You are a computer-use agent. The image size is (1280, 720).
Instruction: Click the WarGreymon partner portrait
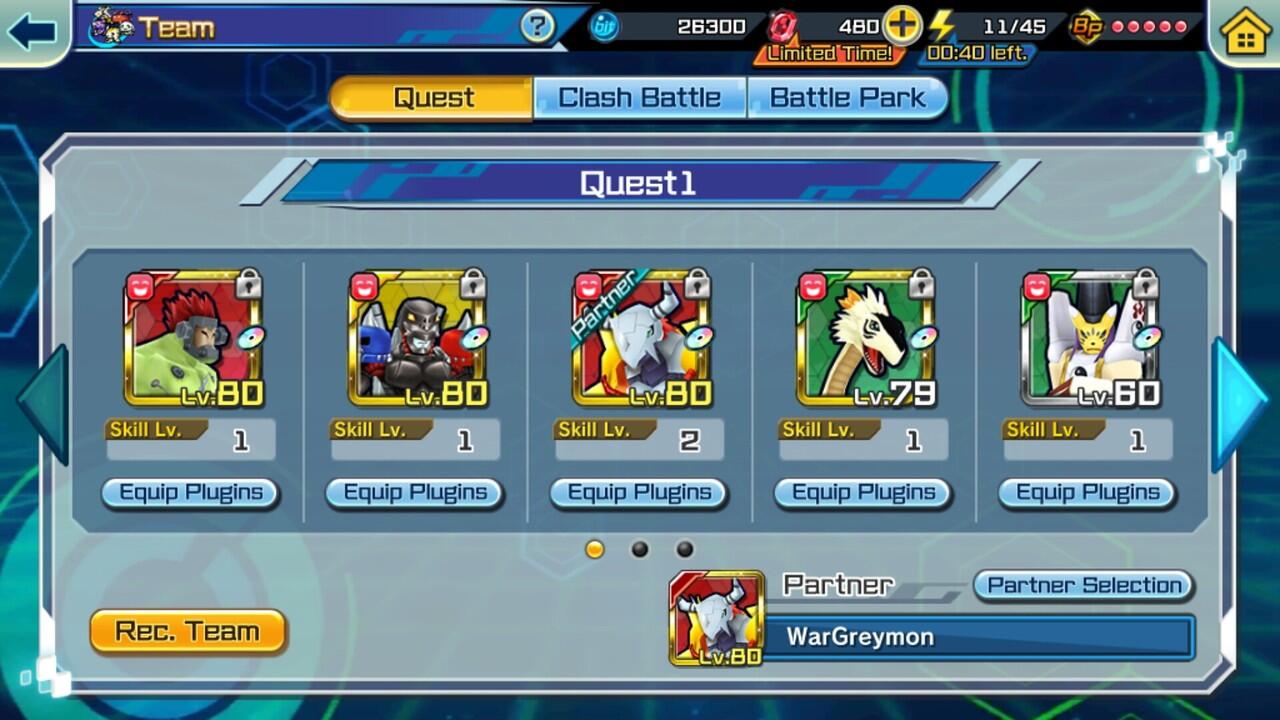717,619
